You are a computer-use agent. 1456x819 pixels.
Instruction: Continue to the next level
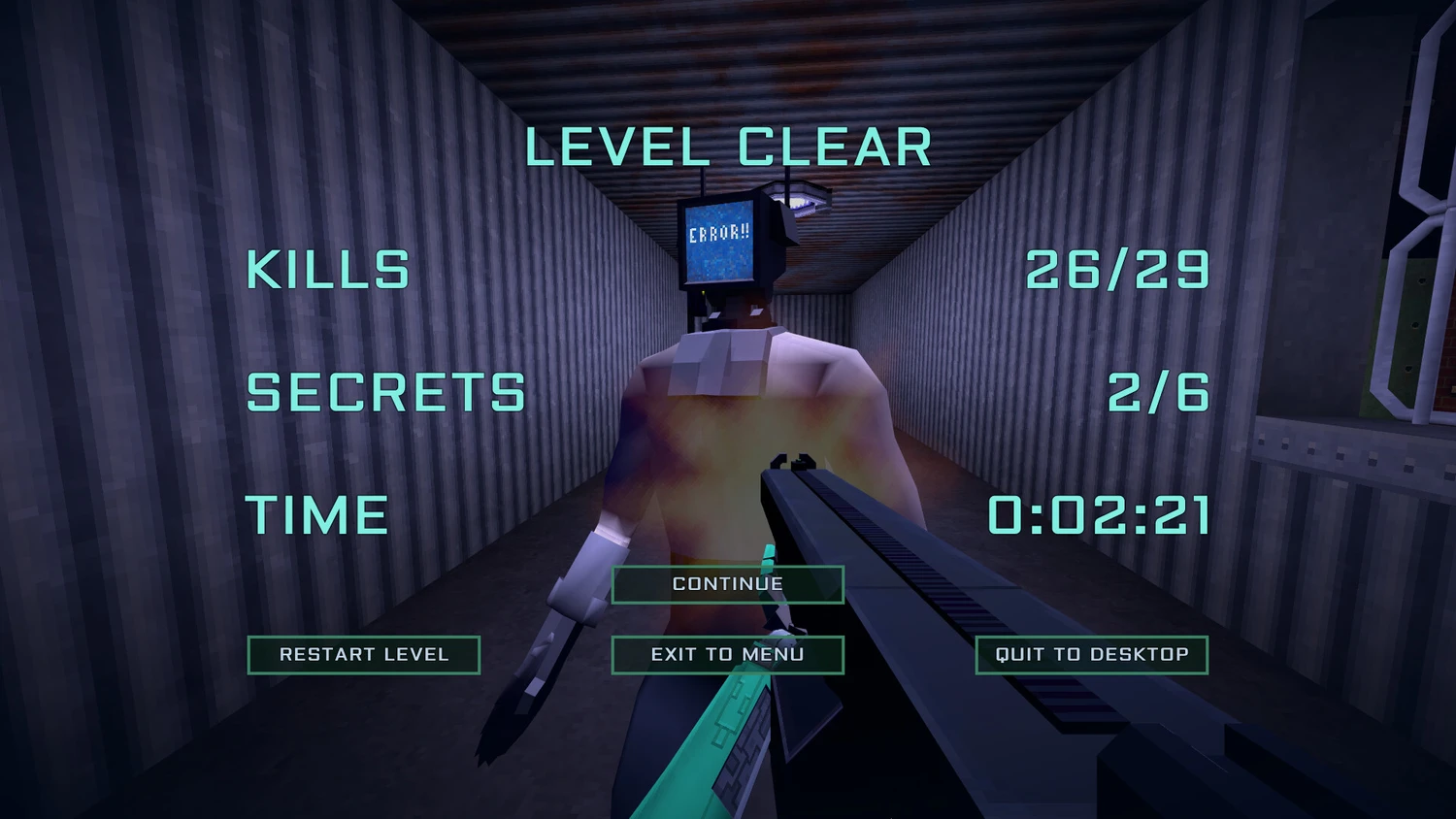click(x=727, y=584)
